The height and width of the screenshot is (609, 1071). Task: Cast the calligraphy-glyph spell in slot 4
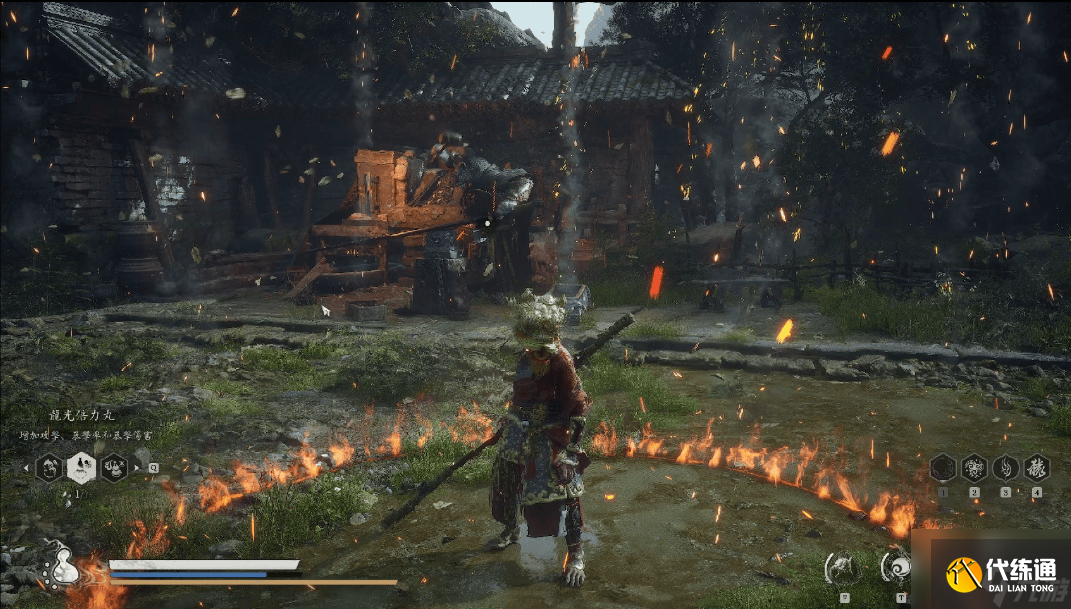tap(1037, 467)
